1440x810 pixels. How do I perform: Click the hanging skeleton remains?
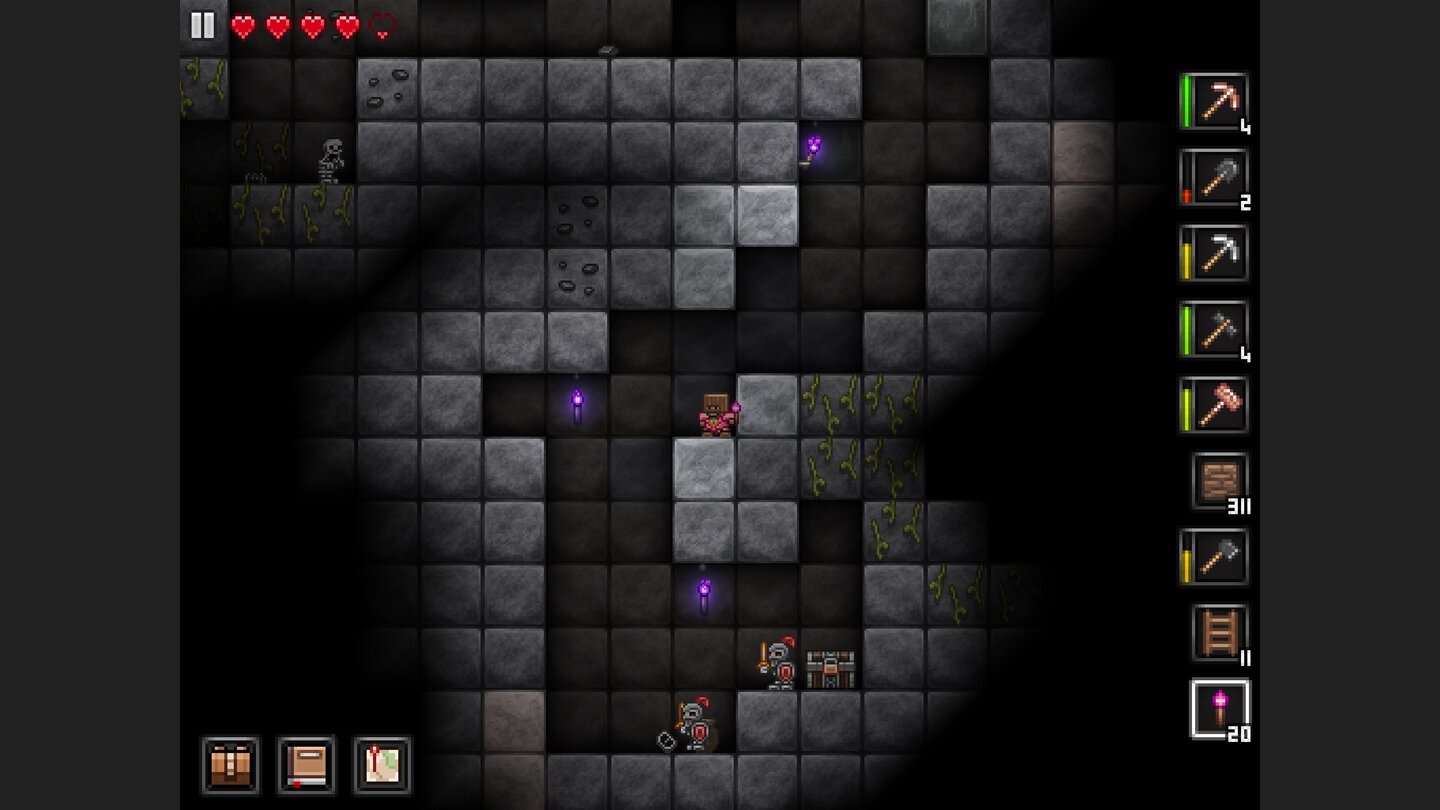pyautogui.click(x=330, y=160)
